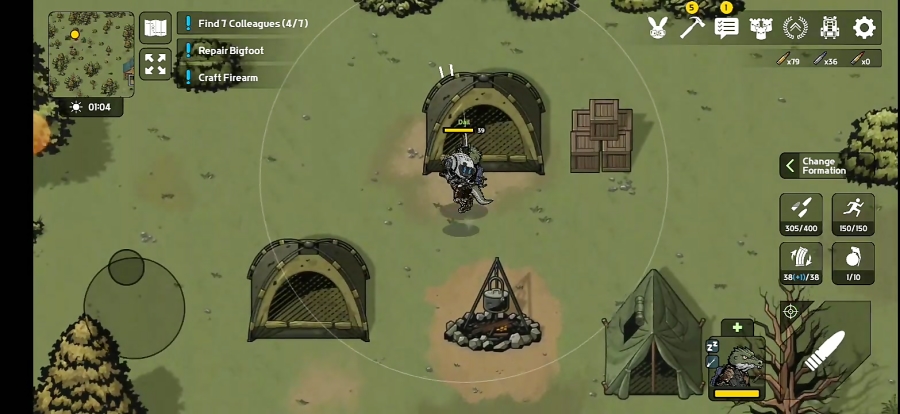Show the squad members menu
Screen dimensions: 900x414
[x=761, y=28]
